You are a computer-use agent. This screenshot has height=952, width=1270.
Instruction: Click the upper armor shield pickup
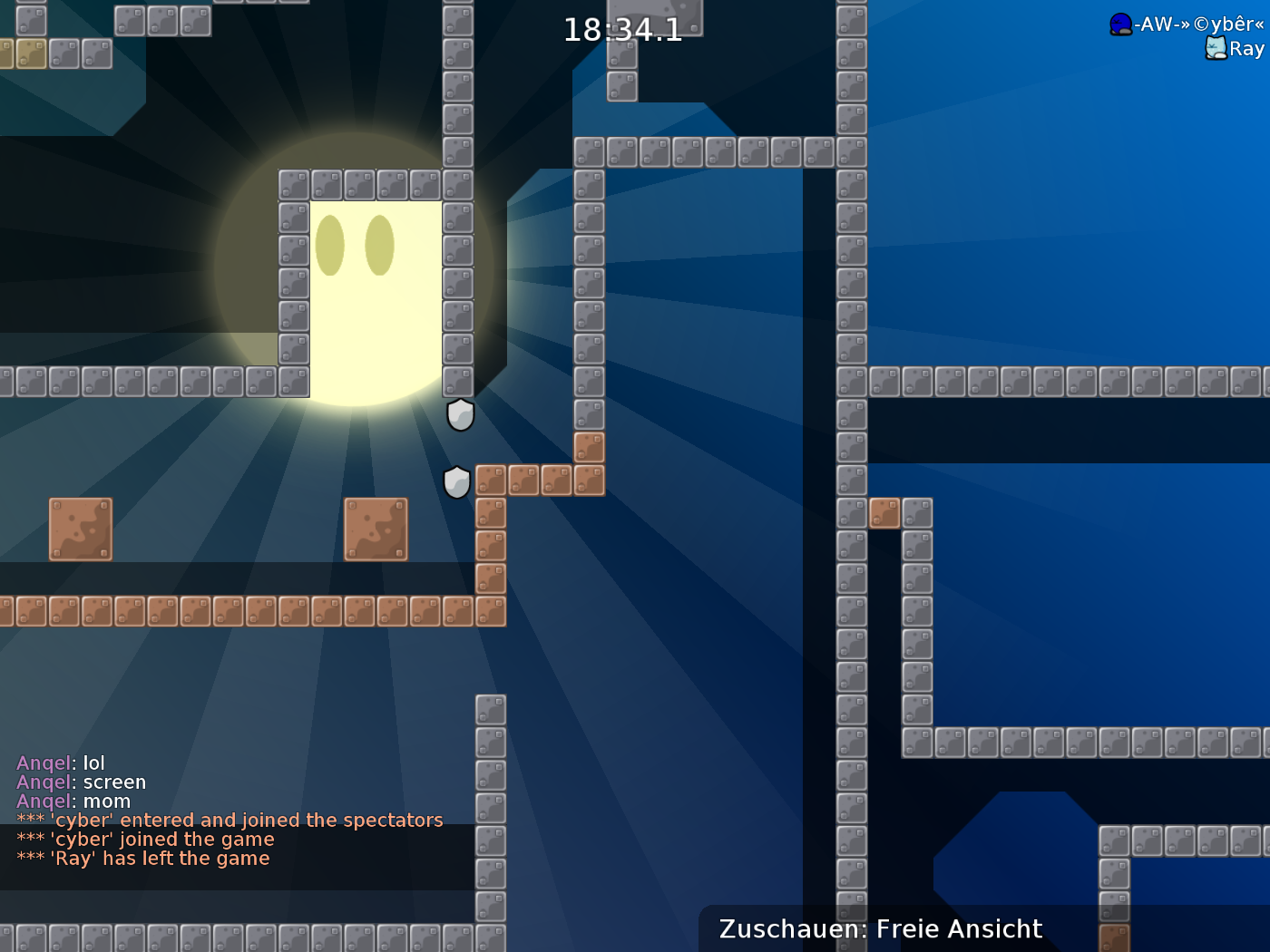460,415
